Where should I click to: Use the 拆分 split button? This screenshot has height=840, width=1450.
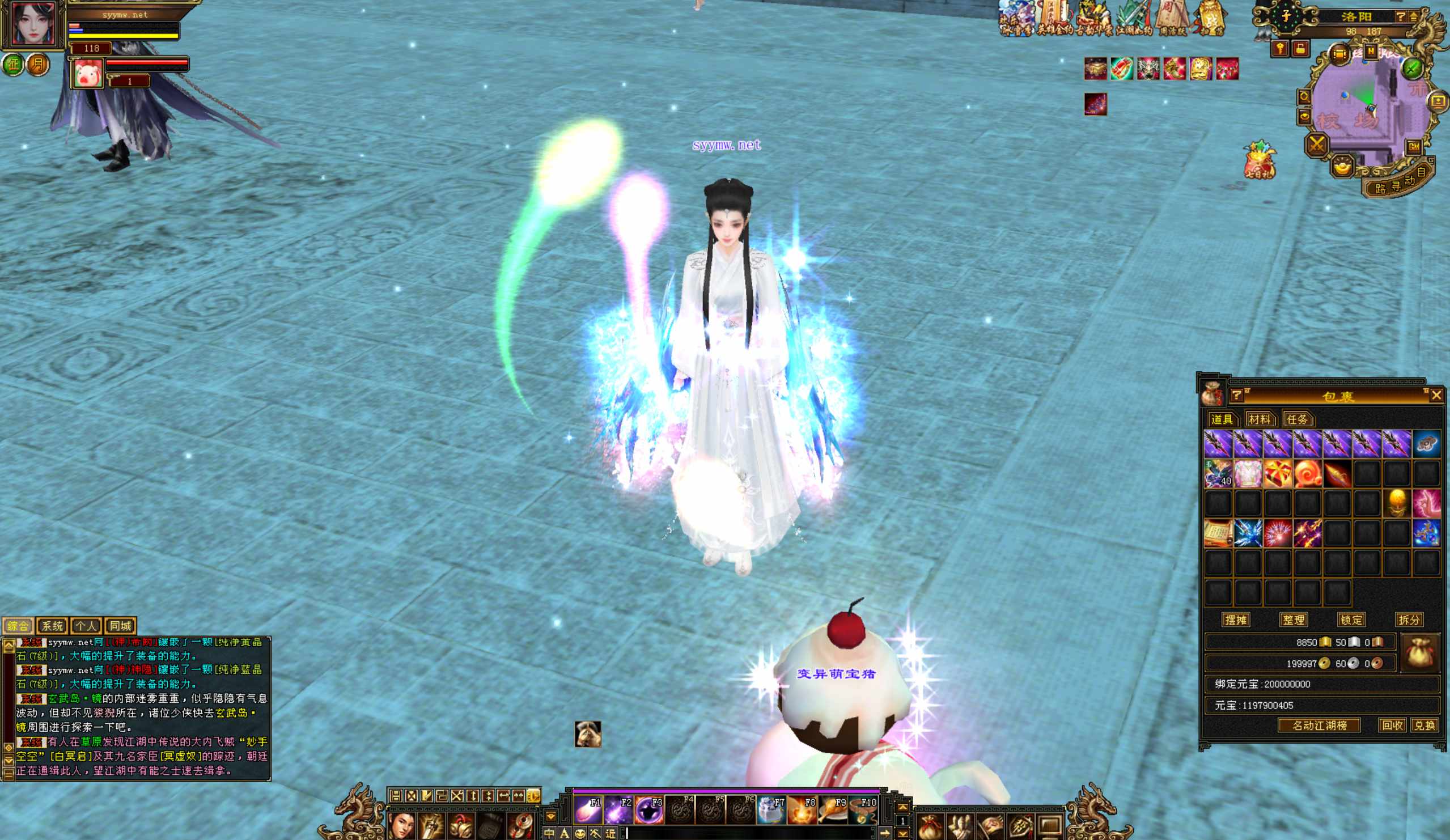click(1409, 620)
